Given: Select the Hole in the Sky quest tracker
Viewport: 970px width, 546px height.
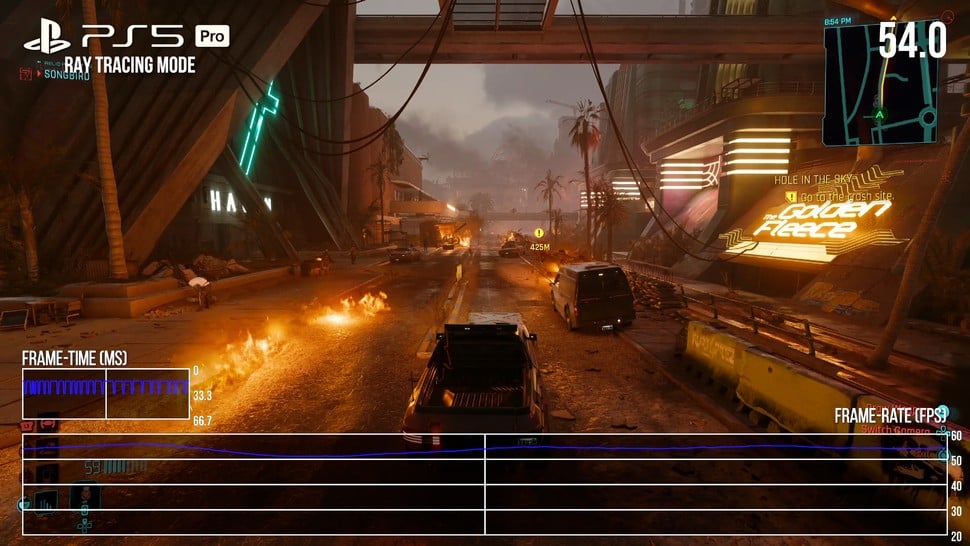Looking at the screenshot, I should click(809, 180).
